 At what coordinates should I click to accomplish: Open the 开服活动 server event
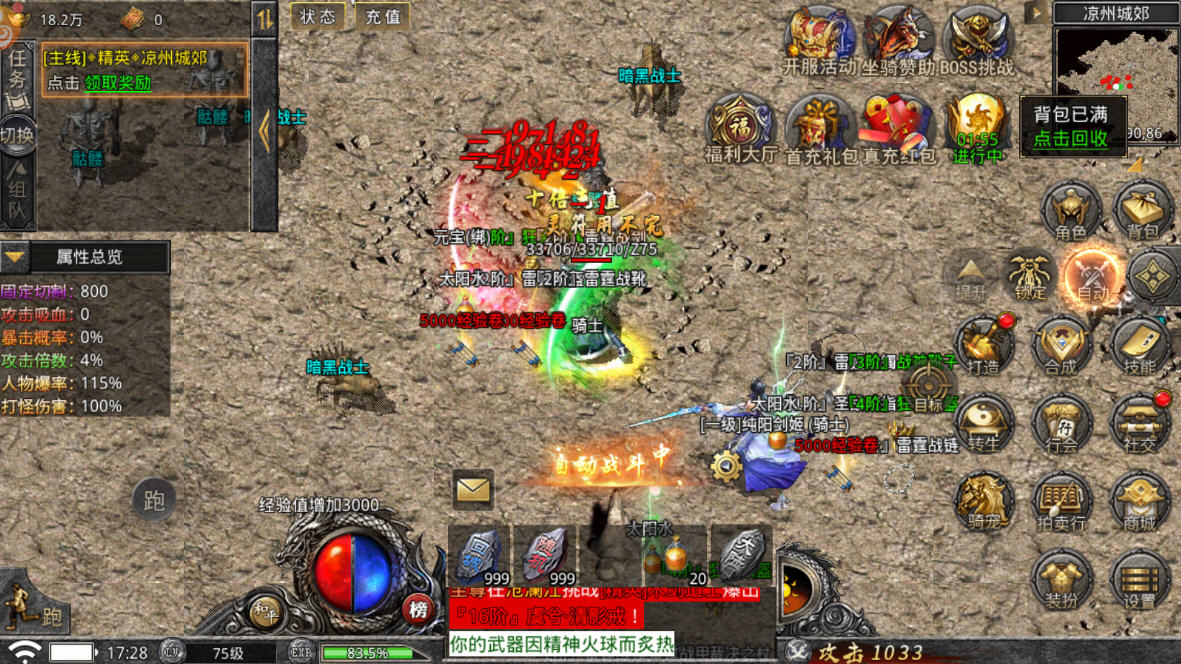tap(819, 42)
